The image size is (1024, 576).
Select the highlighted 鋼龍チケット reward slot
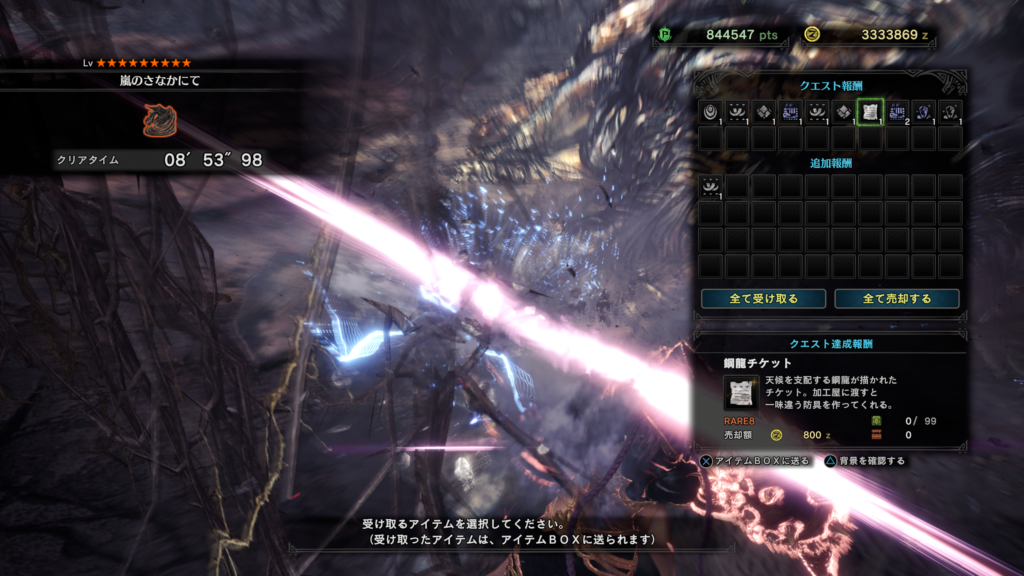(870, 112)
